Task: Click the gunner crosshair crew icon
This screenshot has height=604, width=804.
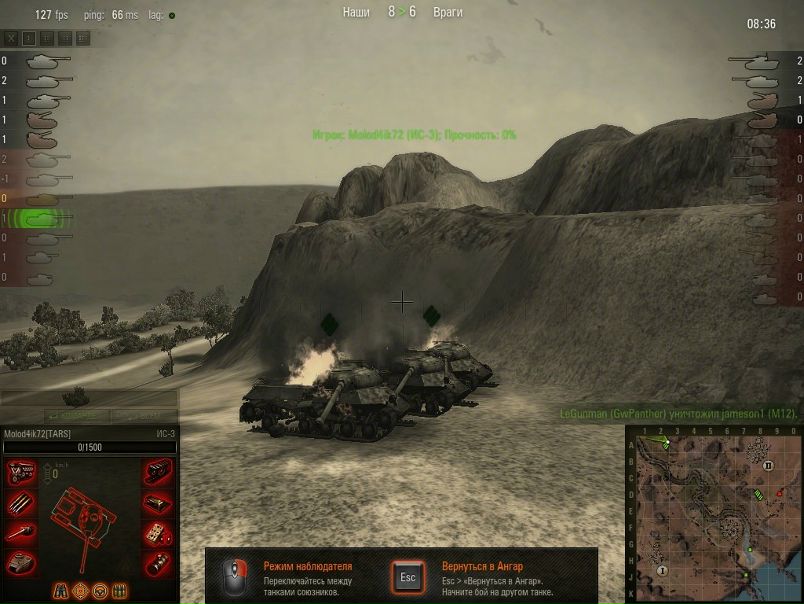Action: (81, 590)
